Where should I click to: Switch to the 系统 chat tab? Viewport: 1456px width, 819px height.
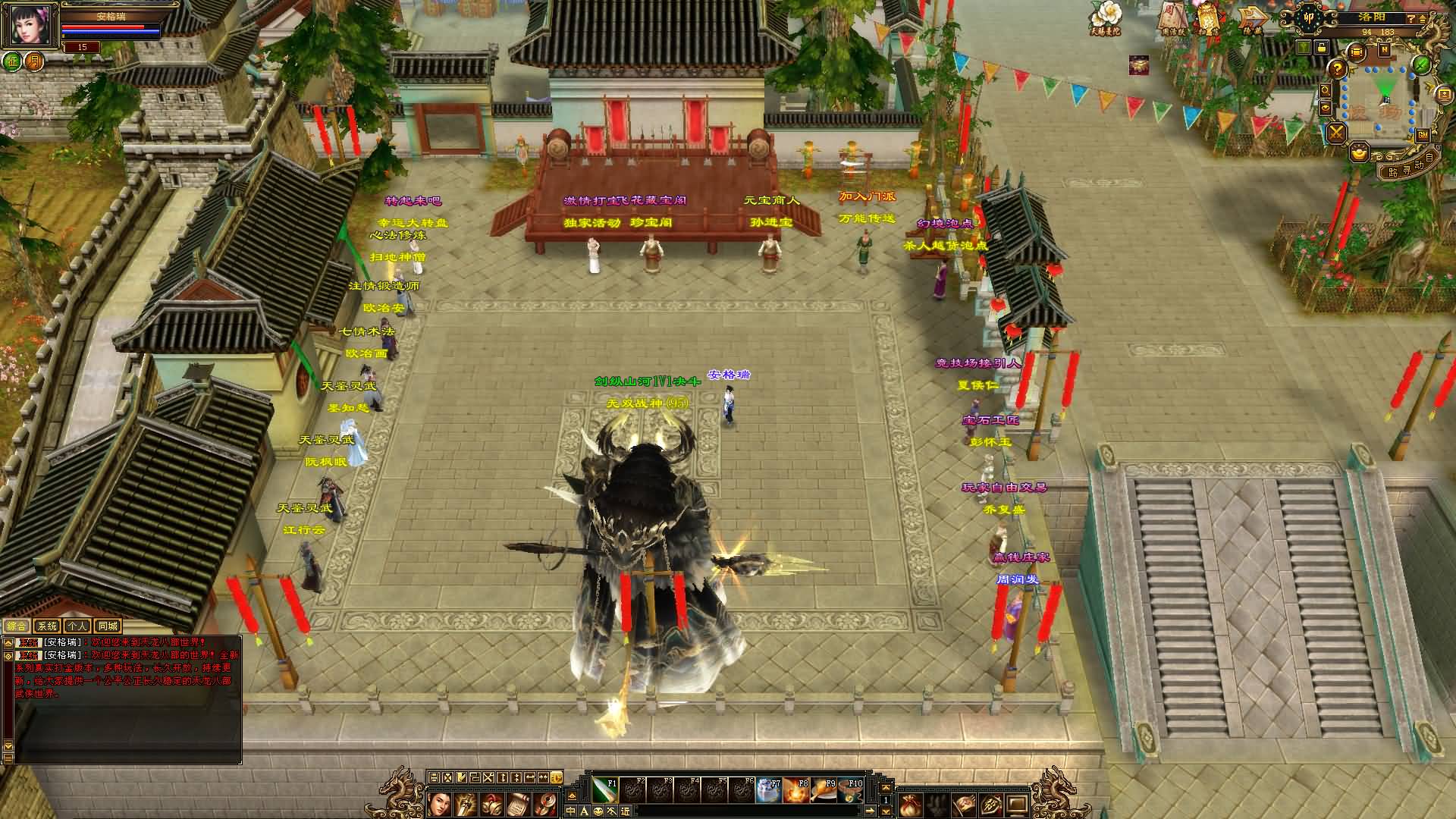(47, 626)
